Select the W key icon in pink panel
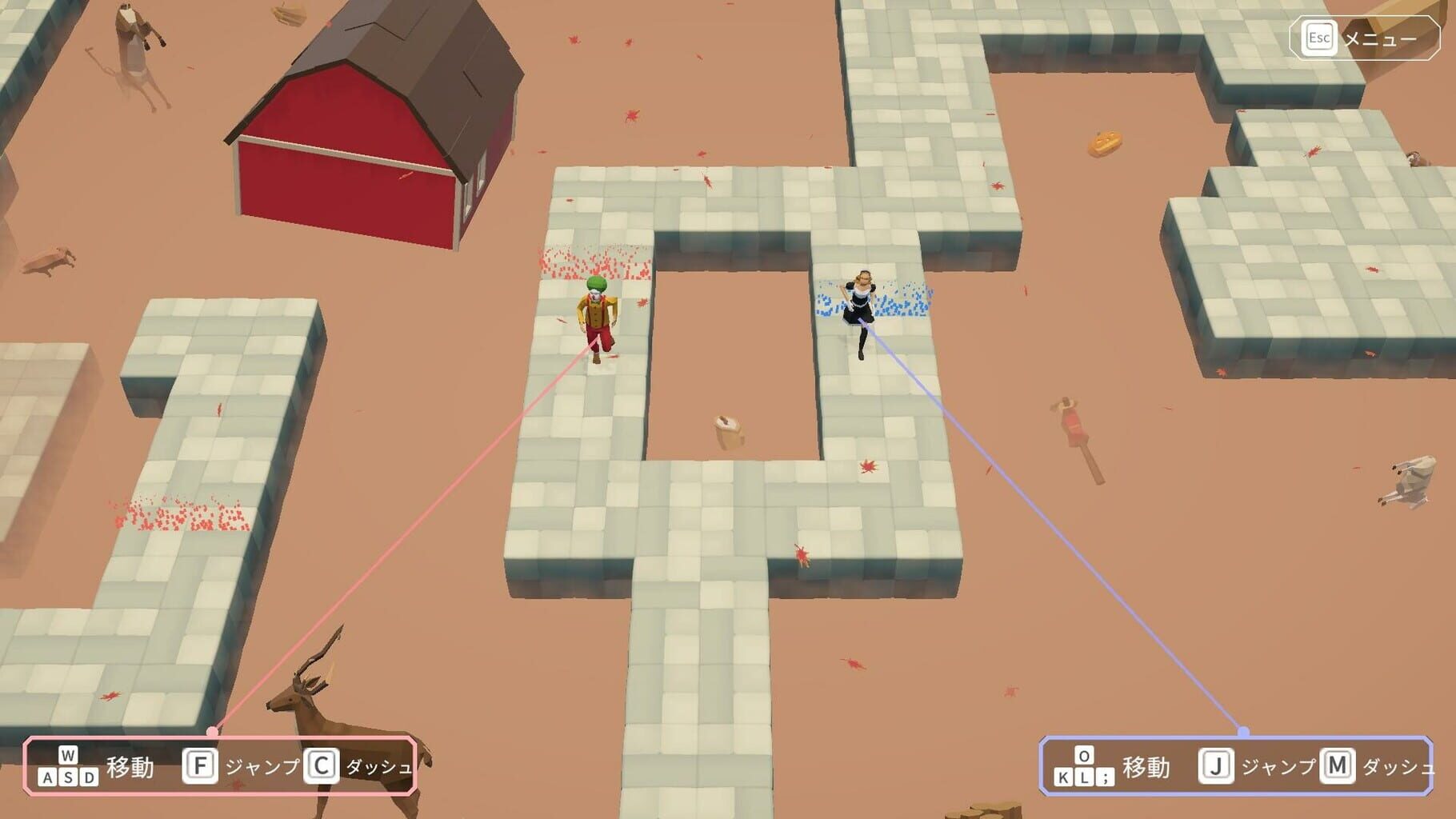 click(69, 755)
